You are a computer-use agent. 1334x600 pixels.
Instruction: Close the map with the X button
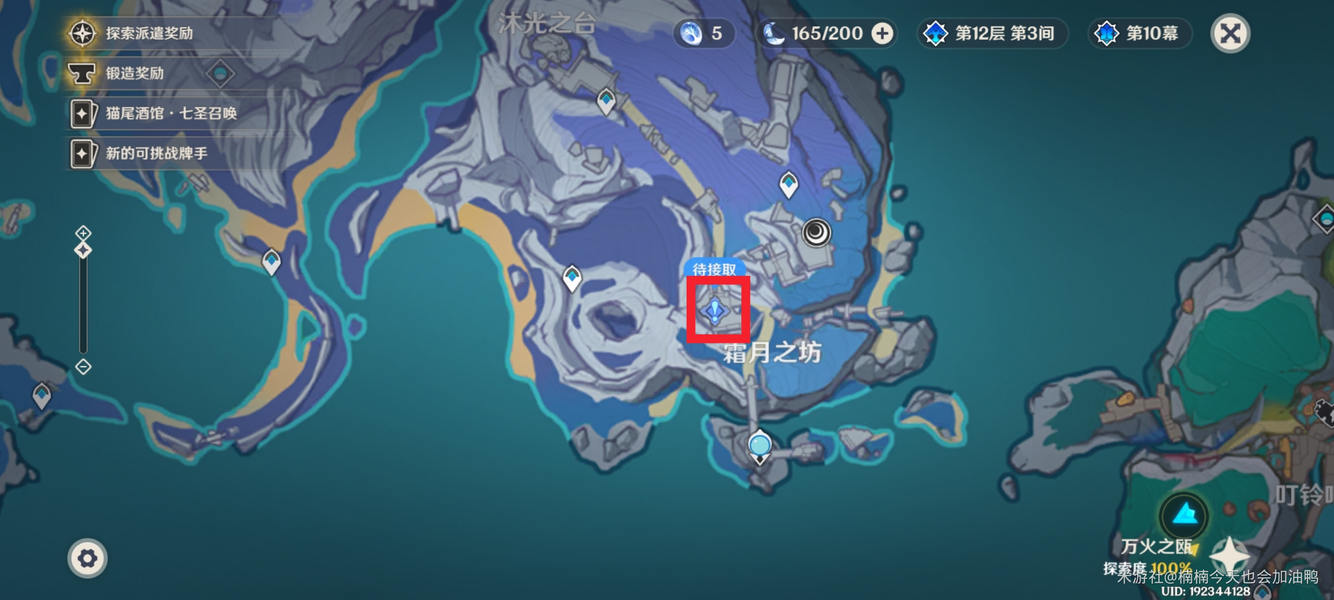[x=1230, y=33]
